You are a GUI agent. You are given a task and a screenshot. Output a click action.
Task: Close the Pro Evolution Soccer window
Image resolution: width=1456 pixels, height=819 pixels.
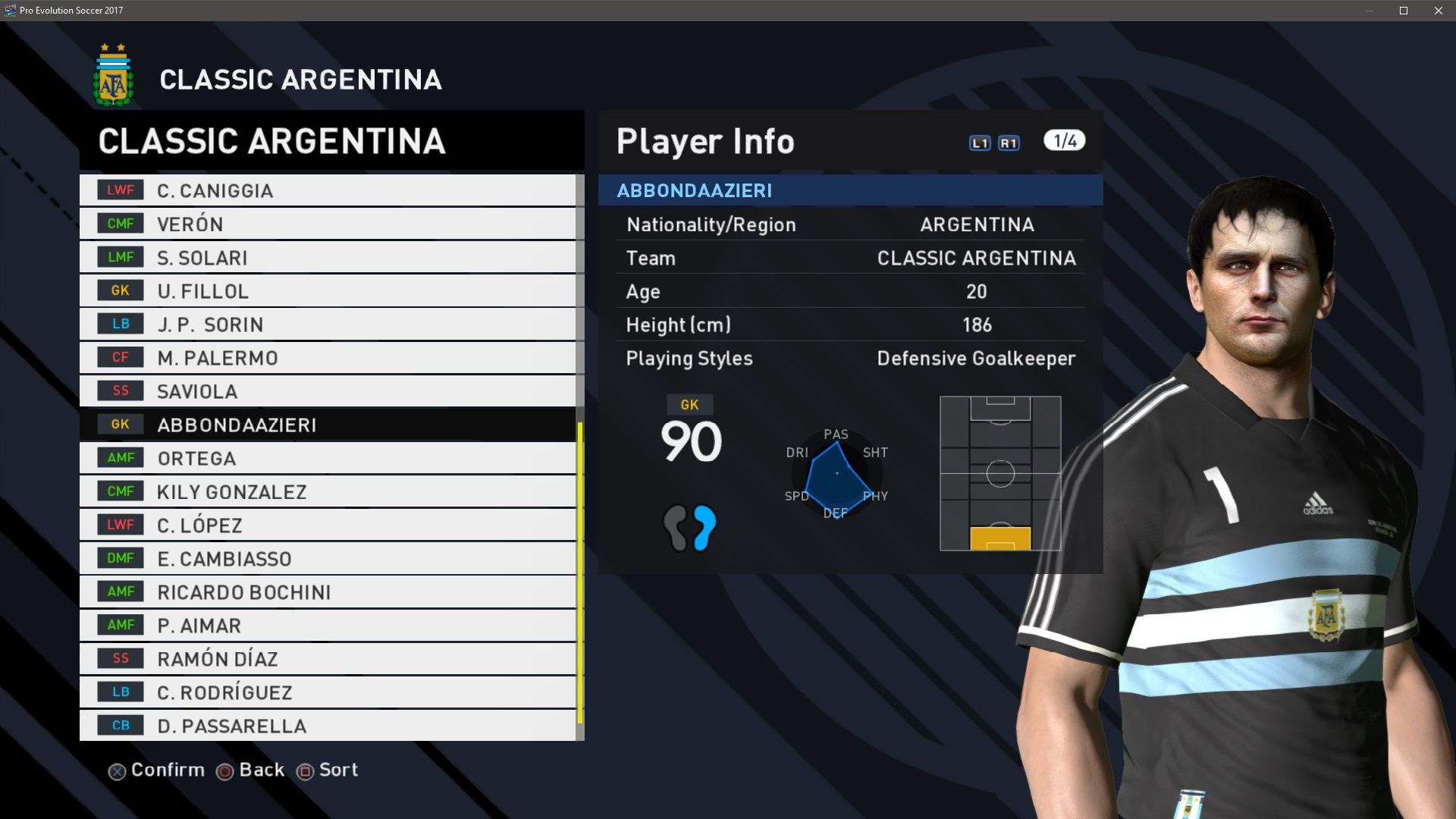coord(1438,11)
